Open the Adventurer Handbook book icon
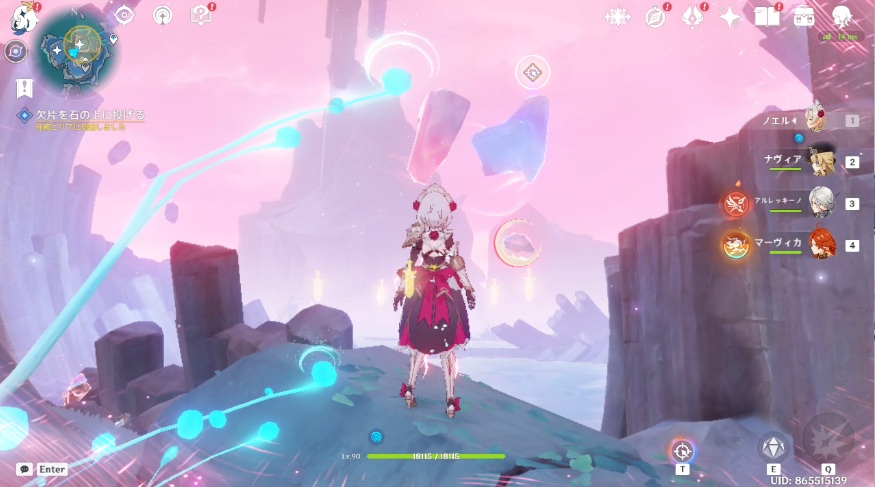The image size is (875, 487). coord(767,17)
